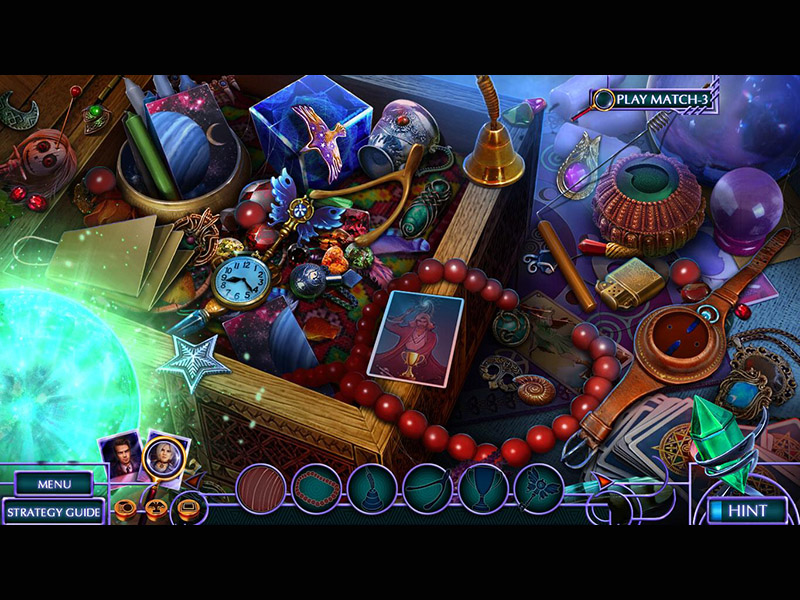Image resolution: width=800 pixels, height=600 pixels.
Task: Select the wishbone silhouette slot
Action: click(x=428, y=490)
